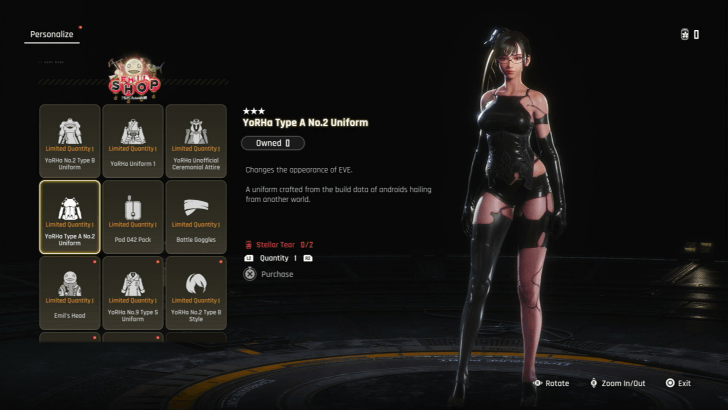Screen dimensions: 728x410
Task: Open the Personalize tab
Action: pyautogui.click(x=50, y=34)
